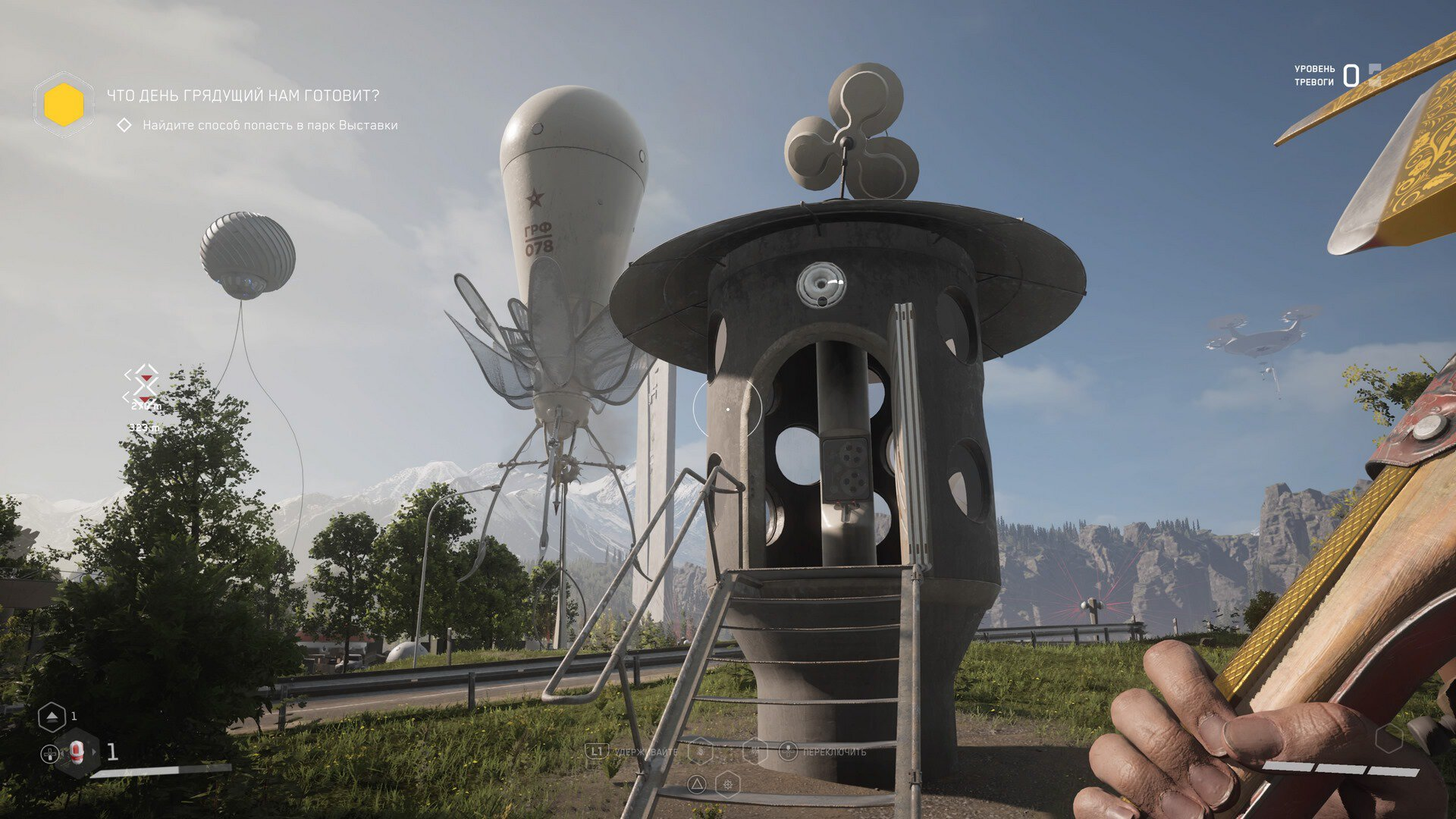Click the hexagon icon with up arrow
The image size is (1456, 819).
[x=52, y=717]
